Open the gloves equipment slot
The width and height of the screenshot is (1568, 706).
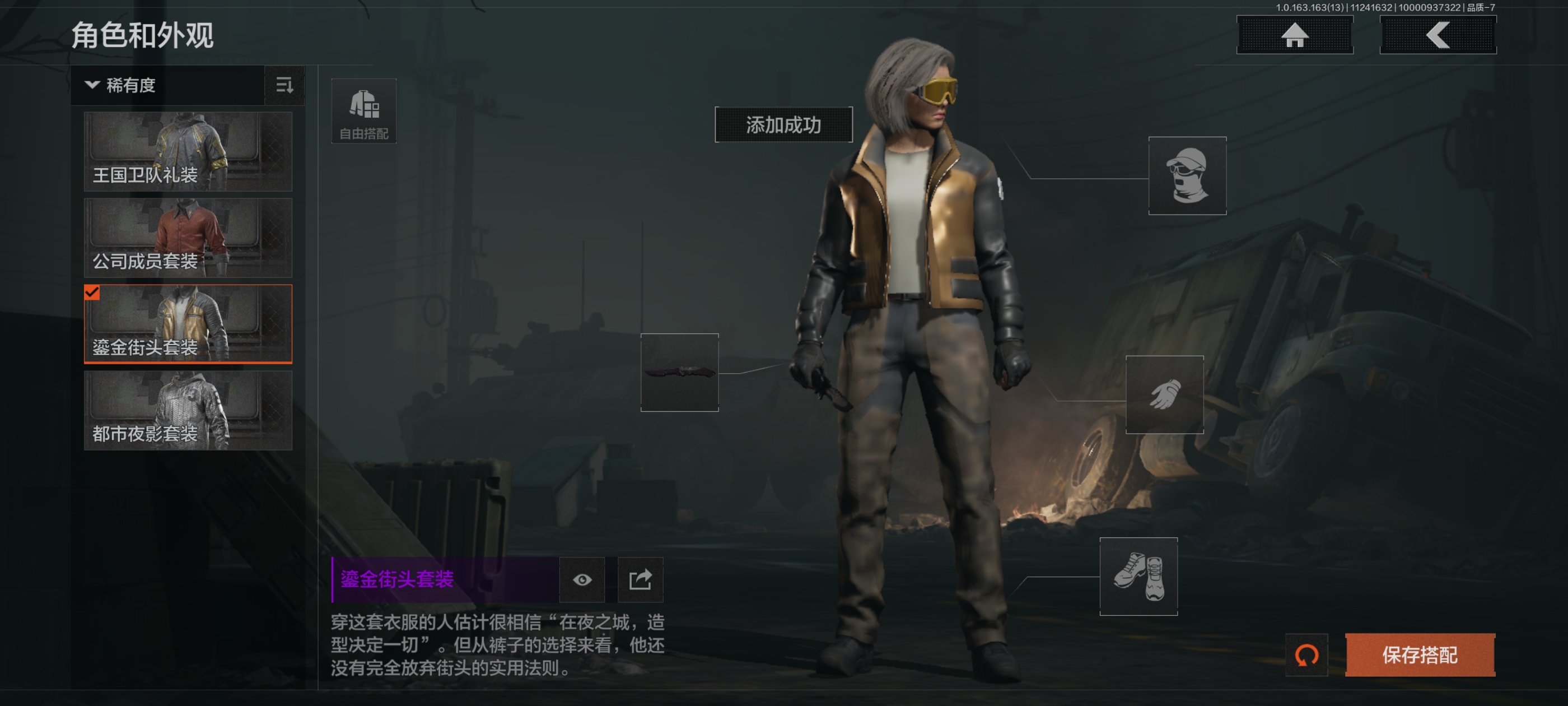1164,394
